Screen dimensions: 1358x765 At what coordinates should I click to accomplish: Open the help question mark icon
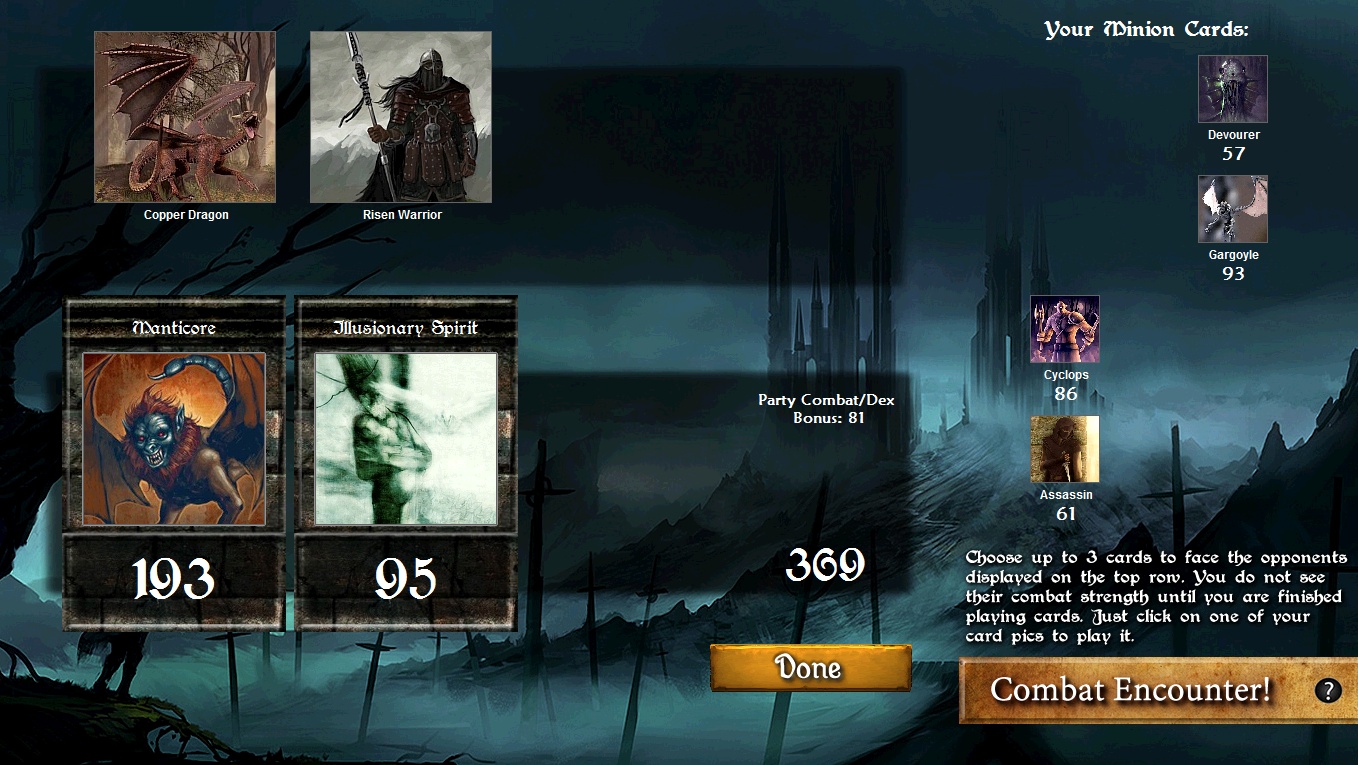tap(1328, 690)
